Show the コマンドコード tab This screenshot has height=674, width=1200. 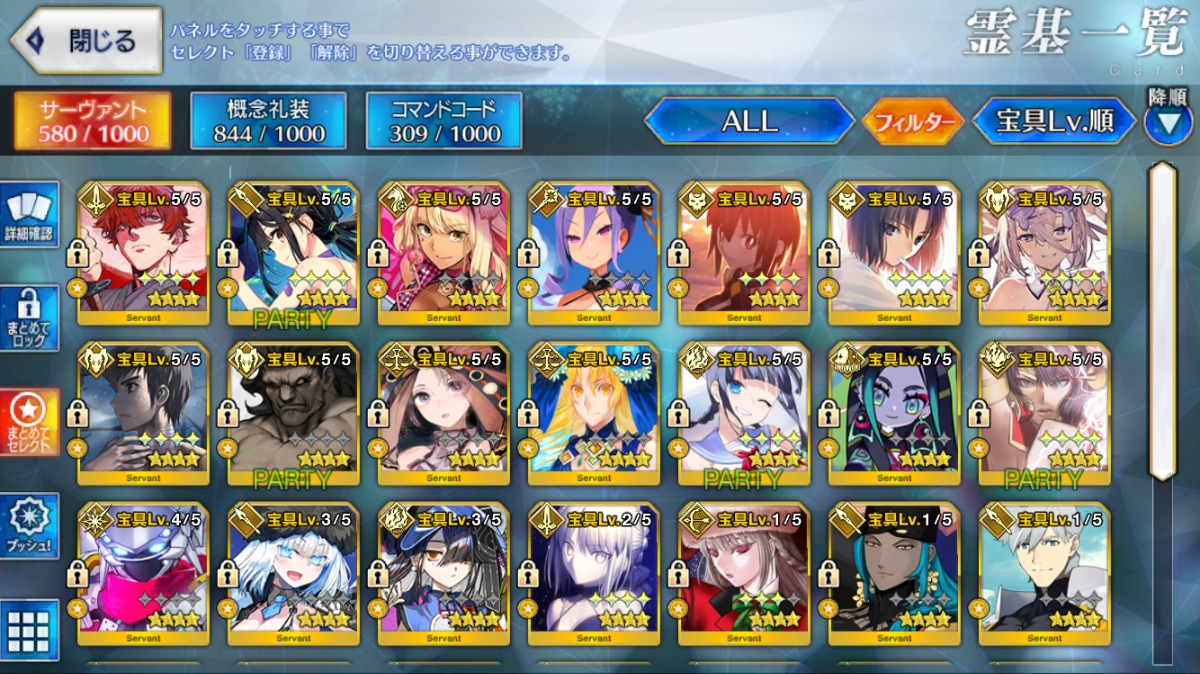[x=444, y=121]
